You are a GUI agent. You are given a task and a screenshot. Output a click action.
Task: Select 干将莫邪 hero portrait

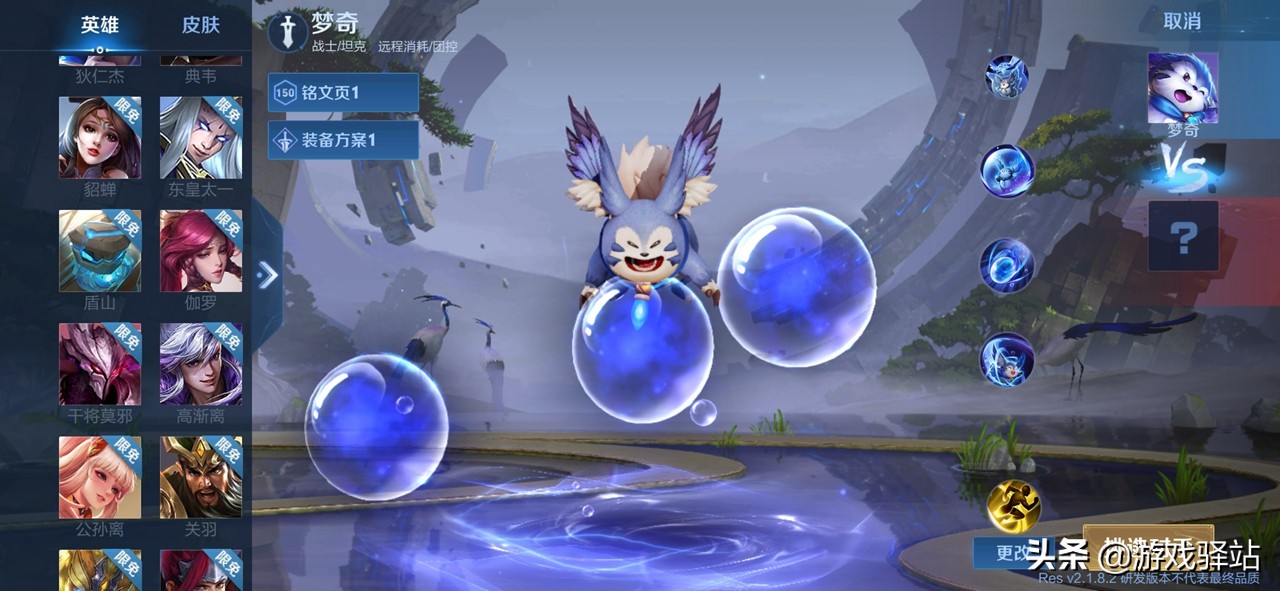point(100,364)
